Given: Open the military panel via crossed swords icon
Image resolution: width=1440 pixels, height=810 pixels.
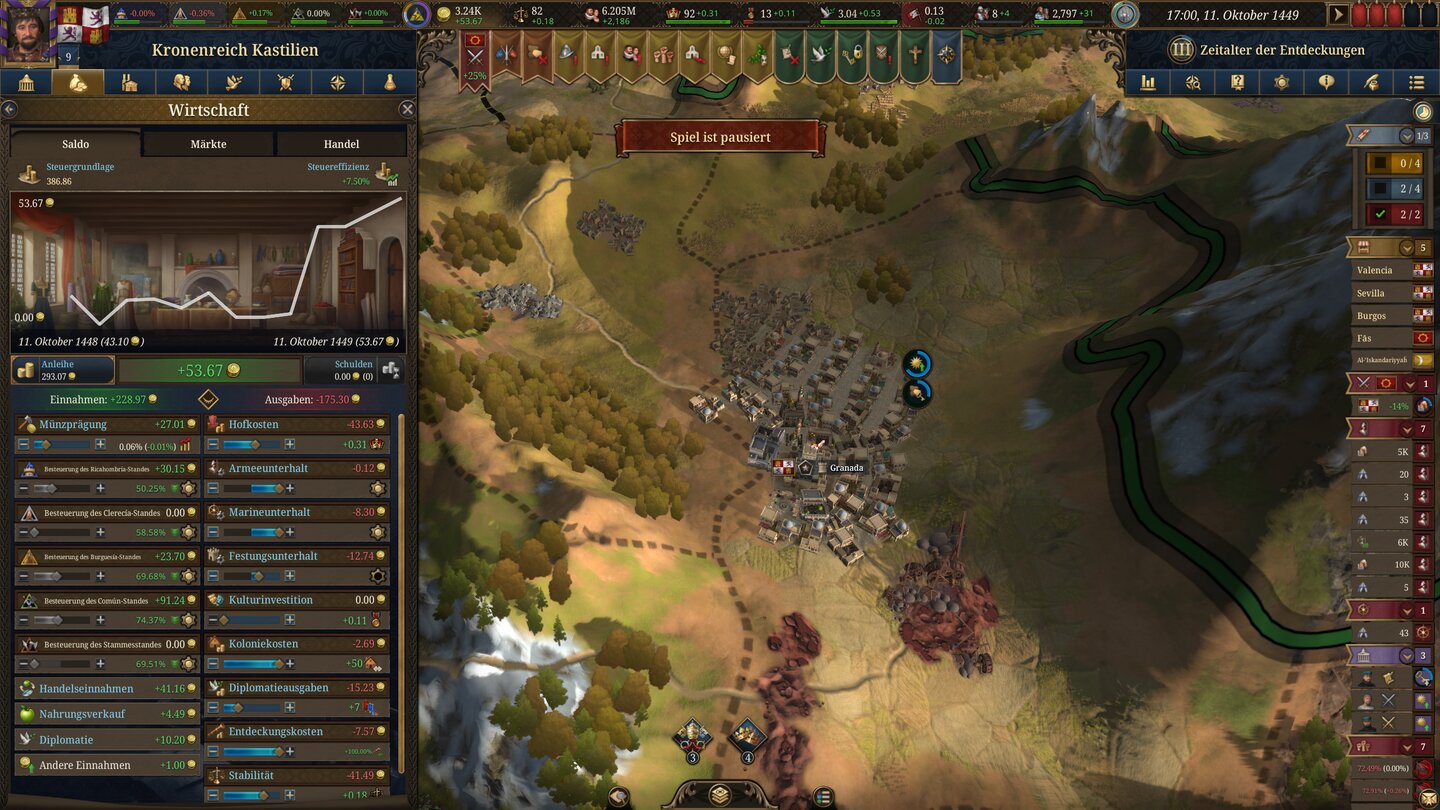Looking at the screenshot, I should (286, 82).
